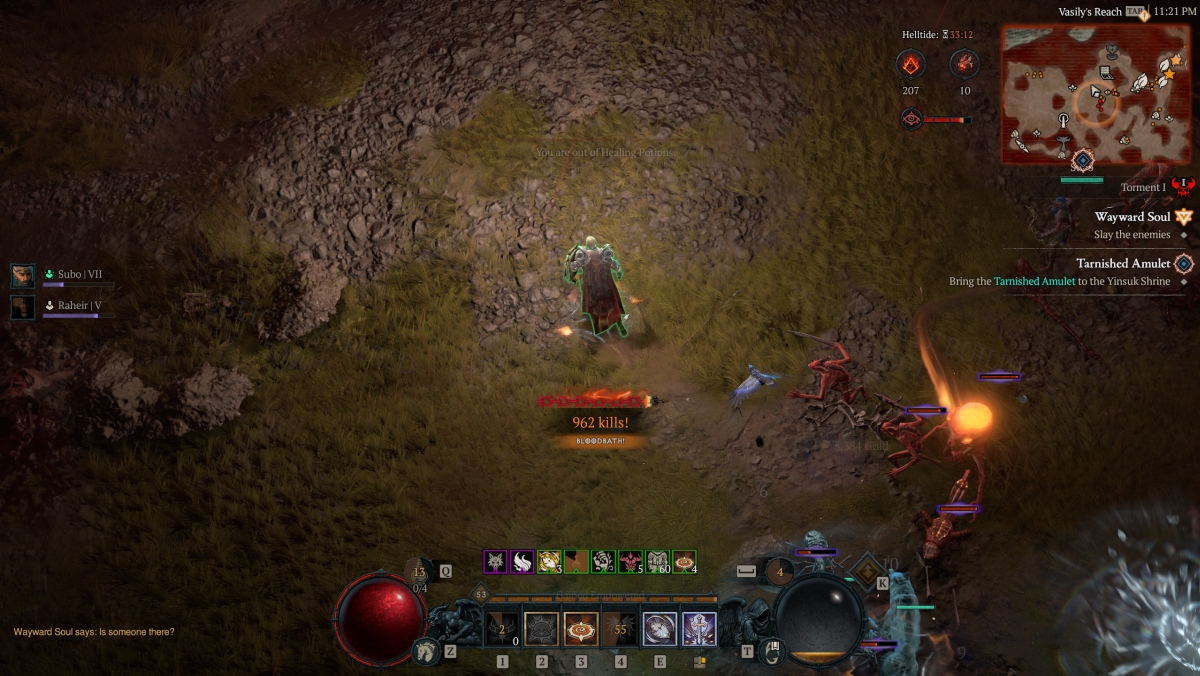The width and height of the screenshot is (1200, 676).
Task: Click the armor buff icon showing 60
Action: (657, 562)
